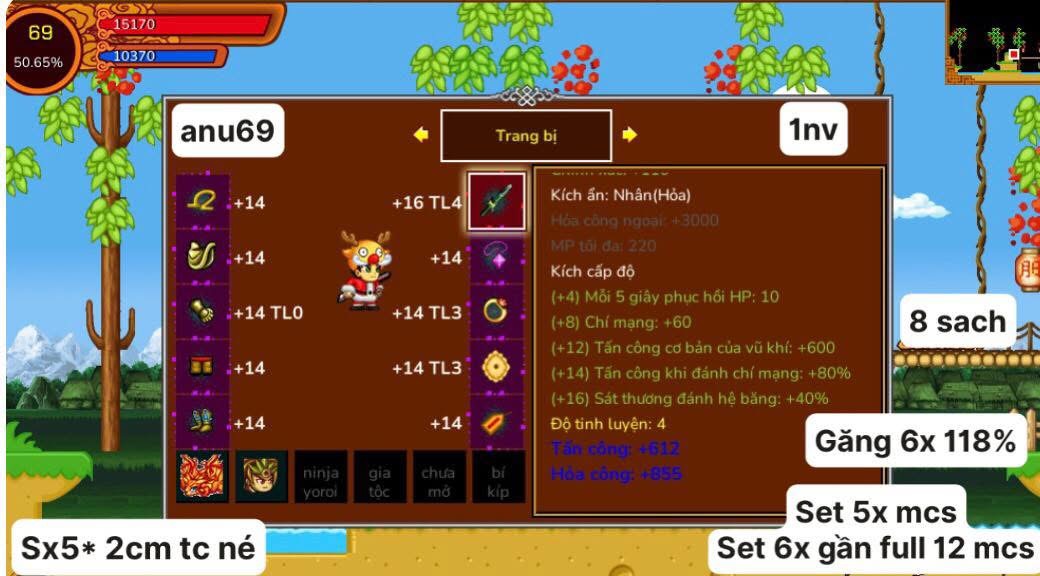This screenshot has height=576, width=1040.
Task: Select the pink gem necklace slot
Action: point(497,258)
